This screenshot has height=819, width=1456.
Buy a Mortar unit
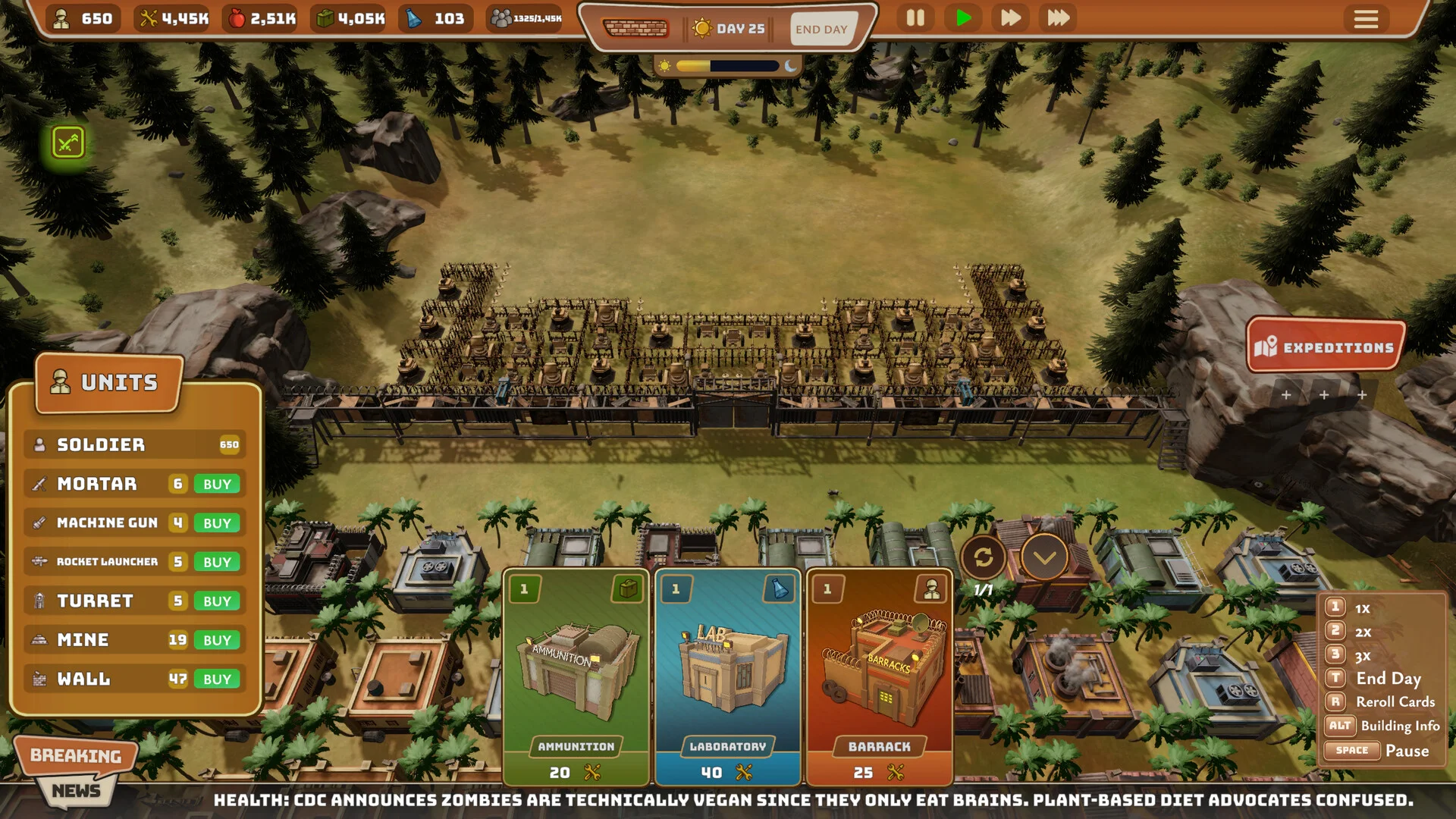217,484
